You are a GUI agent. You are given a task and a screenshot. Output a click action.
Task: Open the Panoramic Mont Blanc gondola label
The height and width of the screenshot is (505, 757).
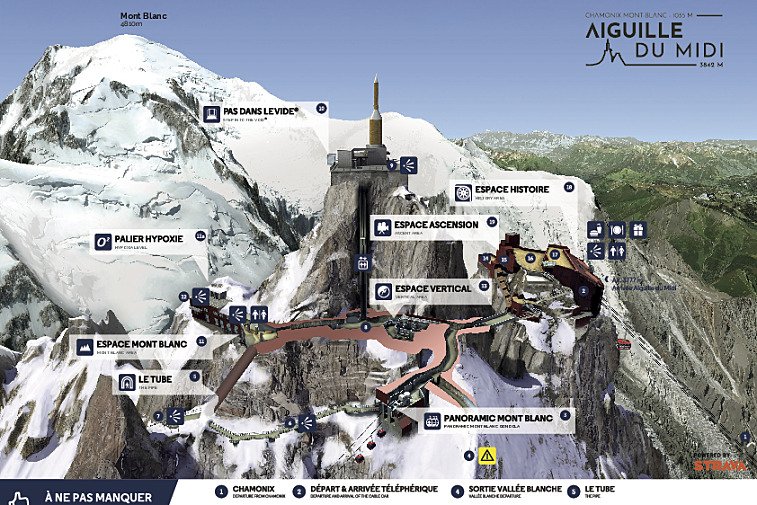tap(494, 421)
